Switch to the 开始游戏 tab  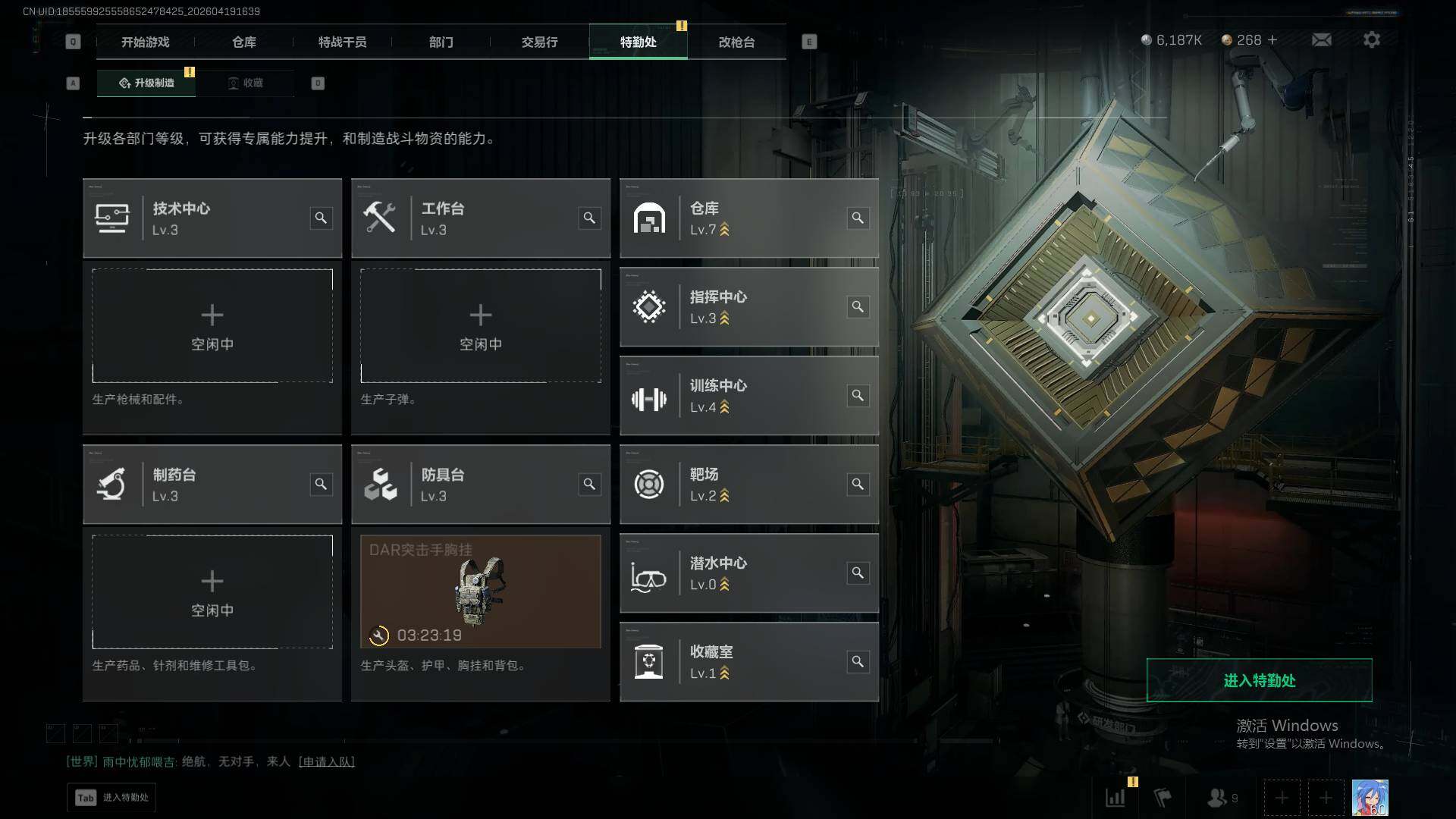tap(145, 42)
